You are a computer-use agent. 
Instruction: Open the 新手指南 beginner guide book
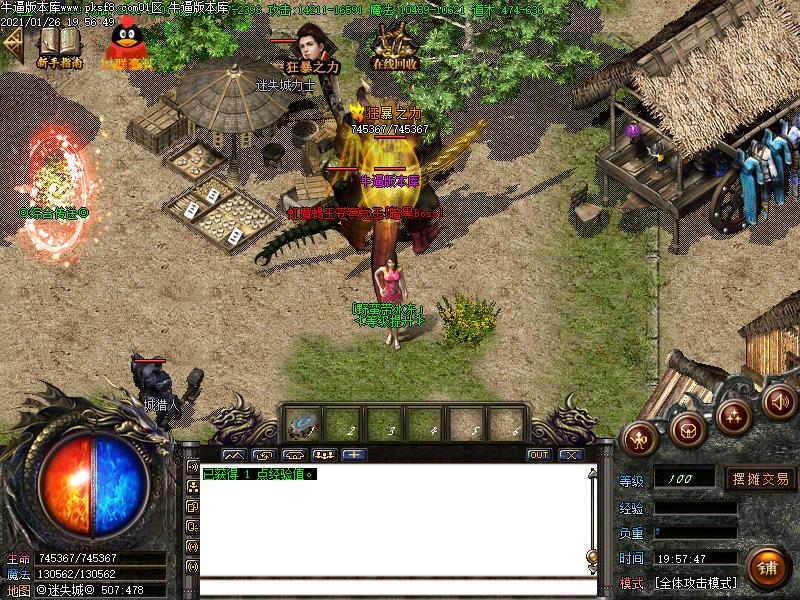(x=58, y=45)
